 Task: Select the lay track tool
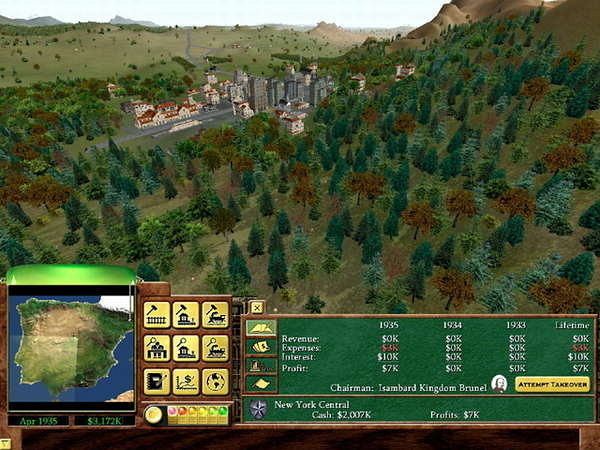coord(156,315)
